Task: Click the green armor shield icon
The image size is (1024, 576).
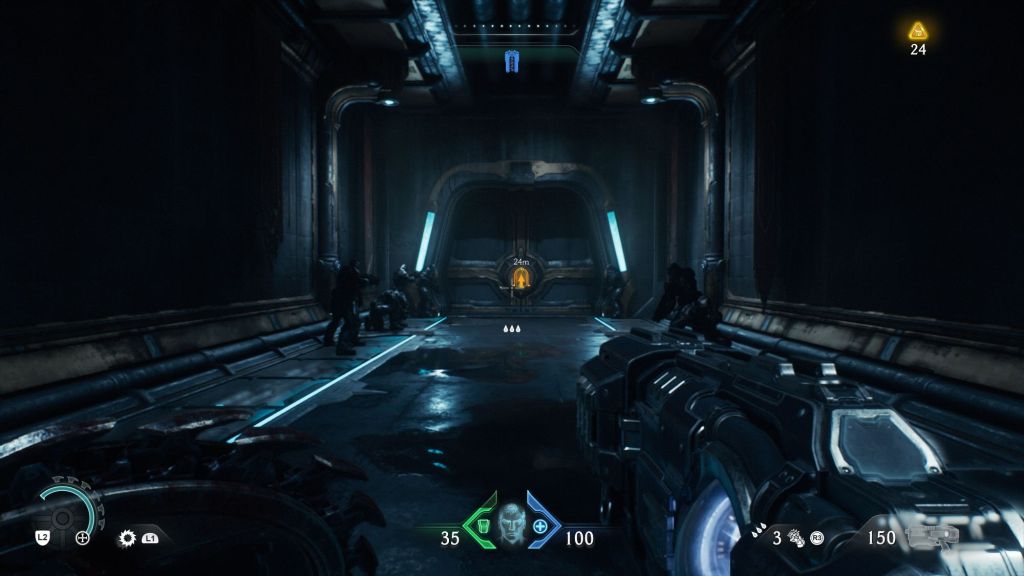Action: (x=479, y=527)
